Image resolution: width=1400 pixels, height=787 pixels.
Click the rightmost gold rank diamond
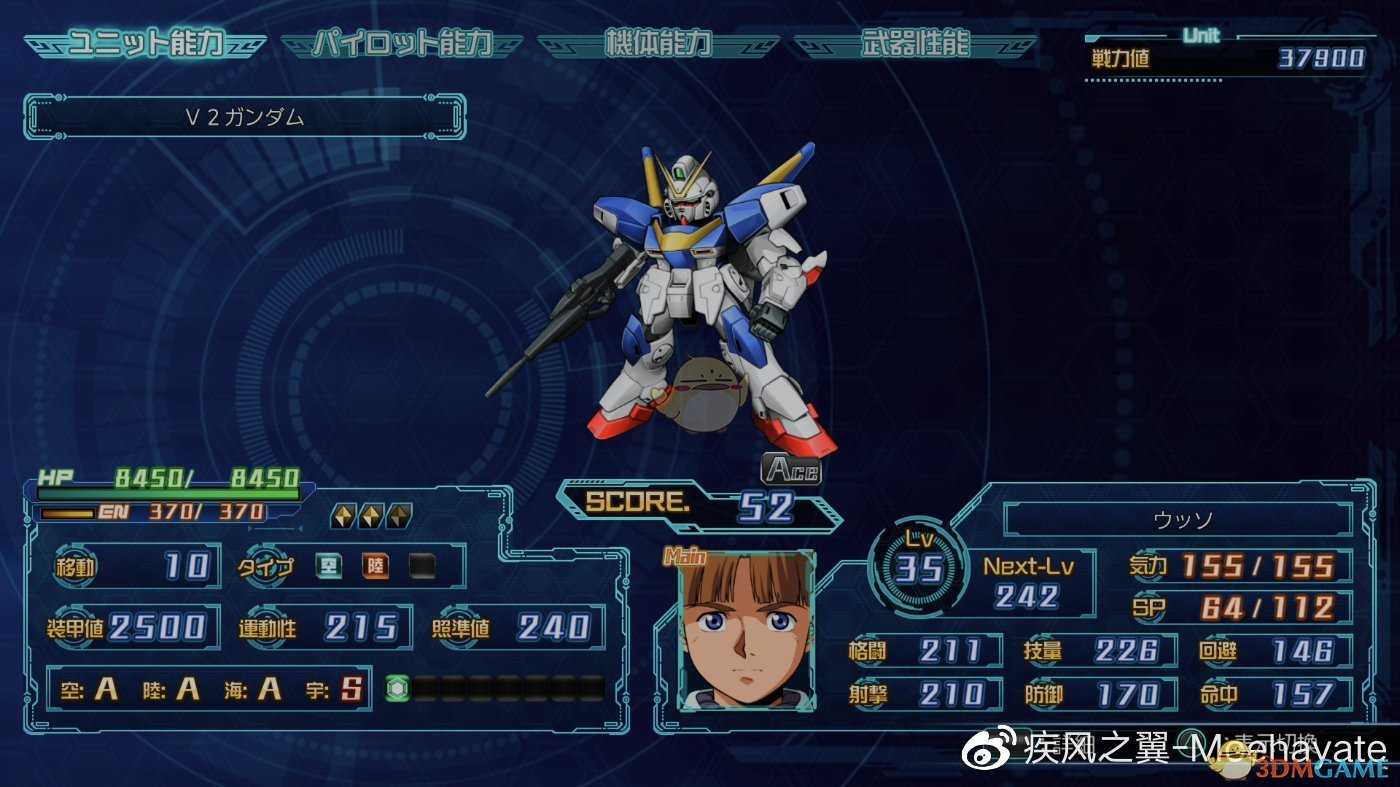(400, 514)
